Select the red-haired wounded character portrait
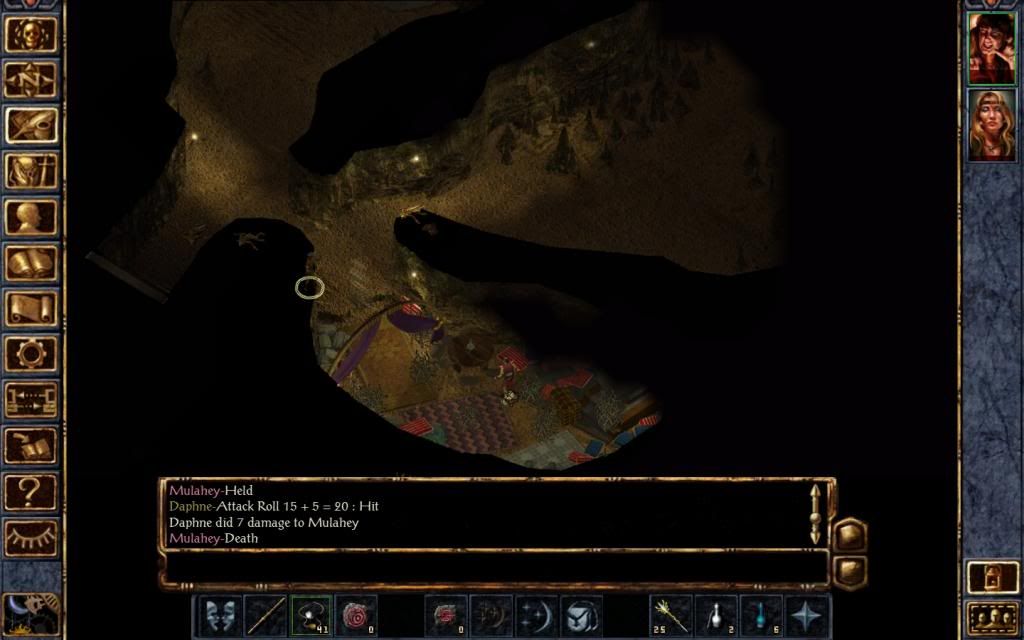 tap(992, 48)
